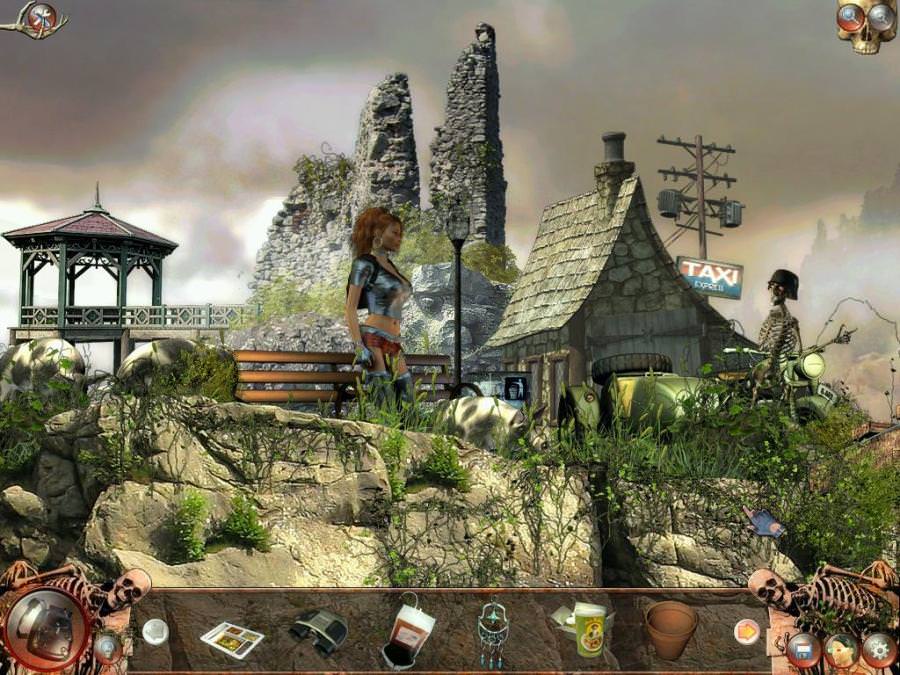
Task: Open the gear settings button
Action: [878, 649]
